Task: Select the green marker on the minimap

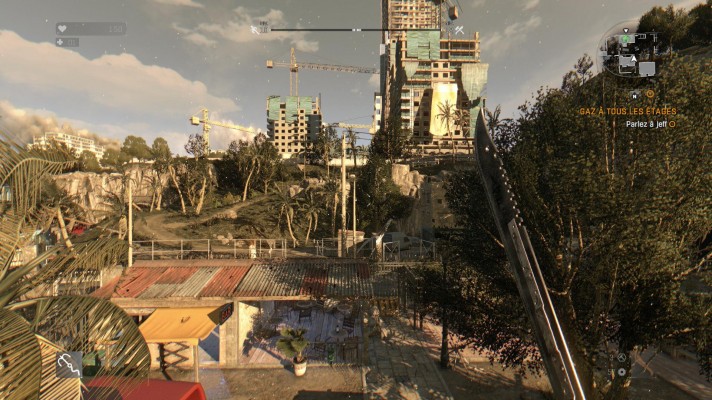Action: [626, 39]
